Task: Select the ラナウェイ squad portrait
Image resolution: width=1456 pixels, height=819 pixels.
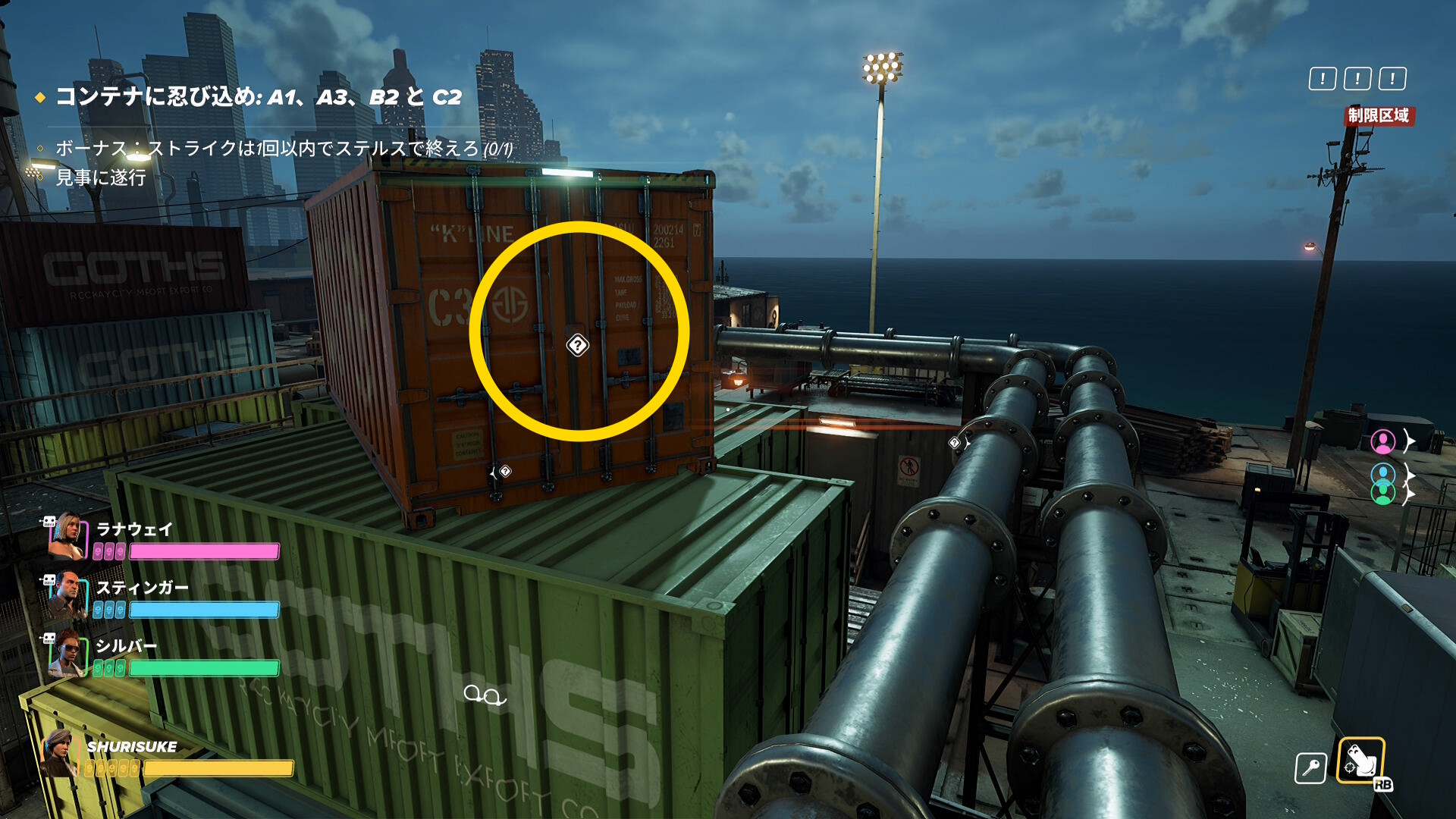Action: [67, 535]
